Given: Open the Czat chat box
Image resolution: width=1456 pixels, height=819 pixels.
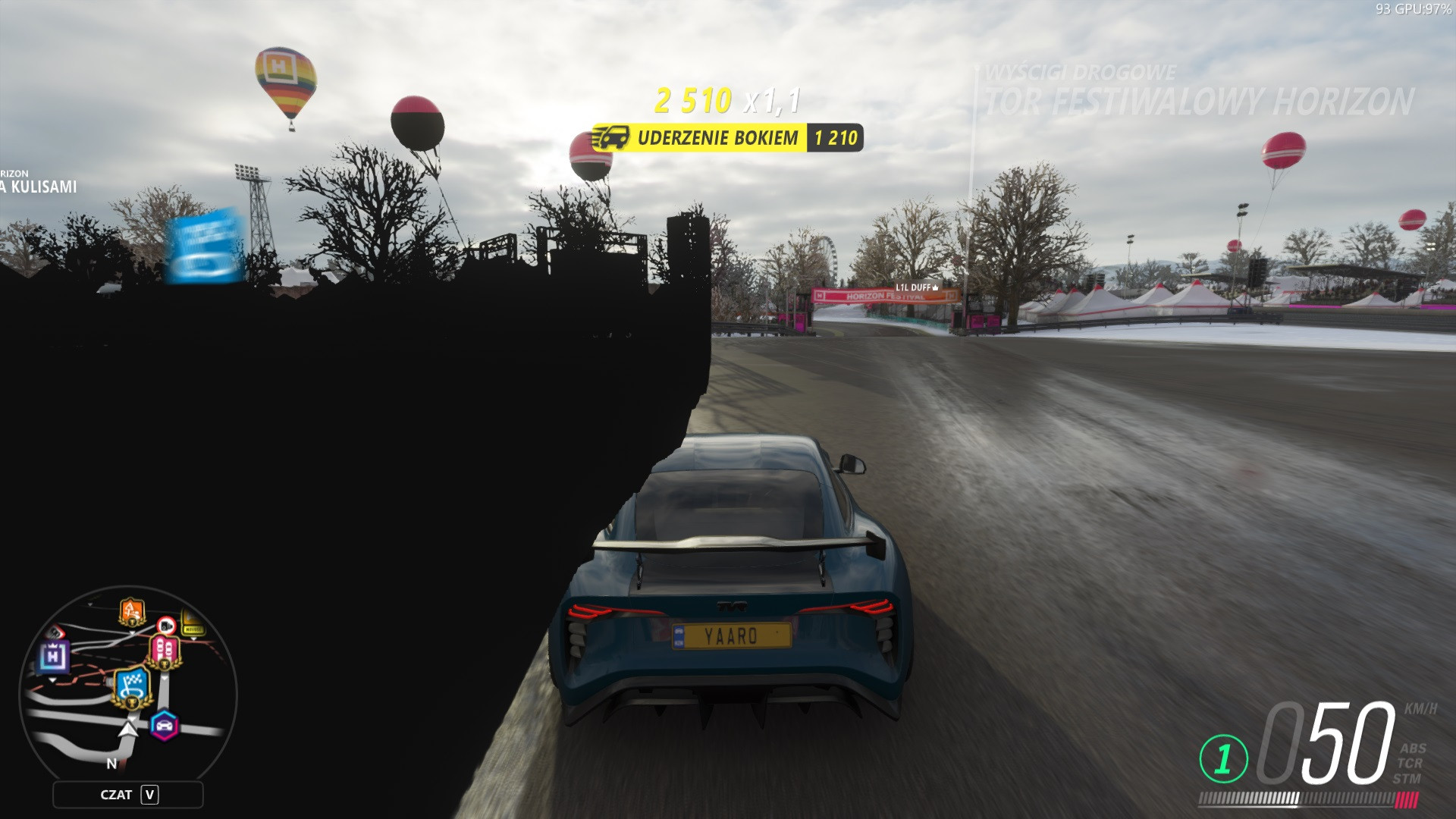Looking at the screenshot, I should 128,795.
